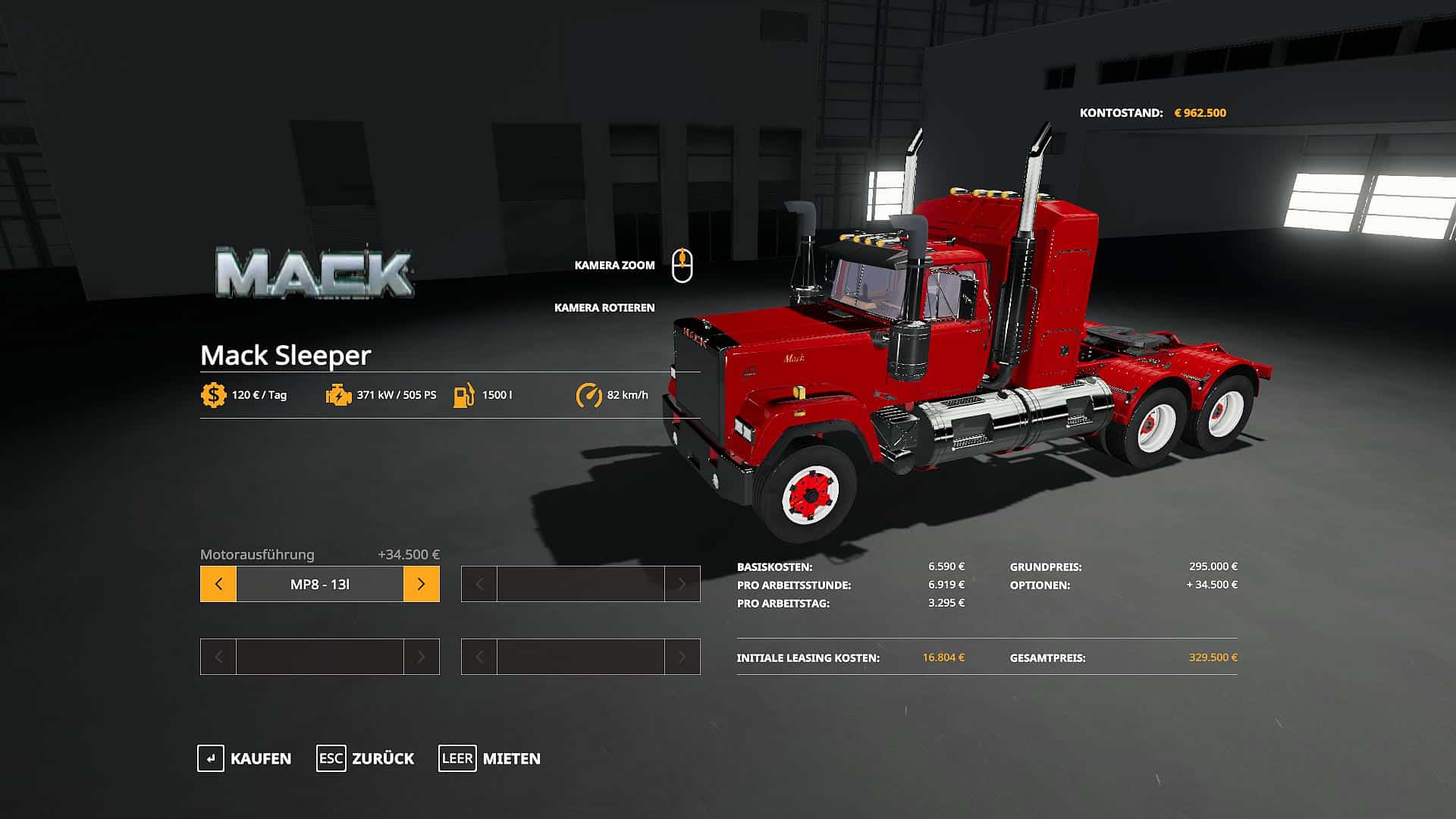Buy the truck with KAUFEN
Viewport: 1456px width, 819px height.
coord(244,758)
